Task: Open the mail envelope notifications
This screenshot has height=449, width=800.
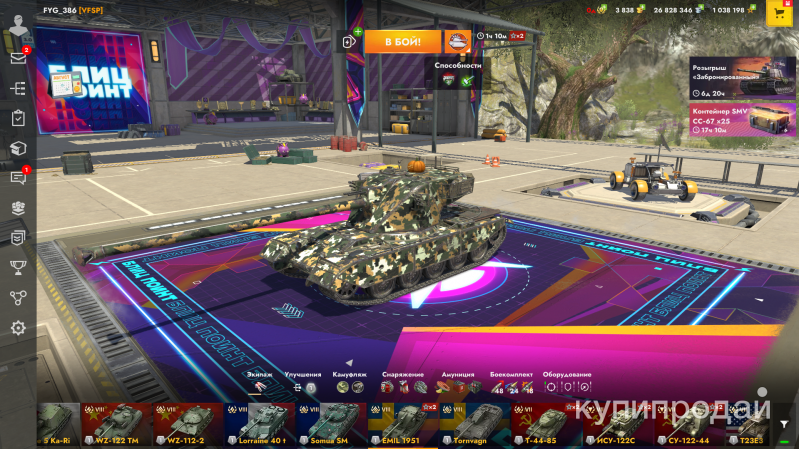Action: [x=17, y=58]
